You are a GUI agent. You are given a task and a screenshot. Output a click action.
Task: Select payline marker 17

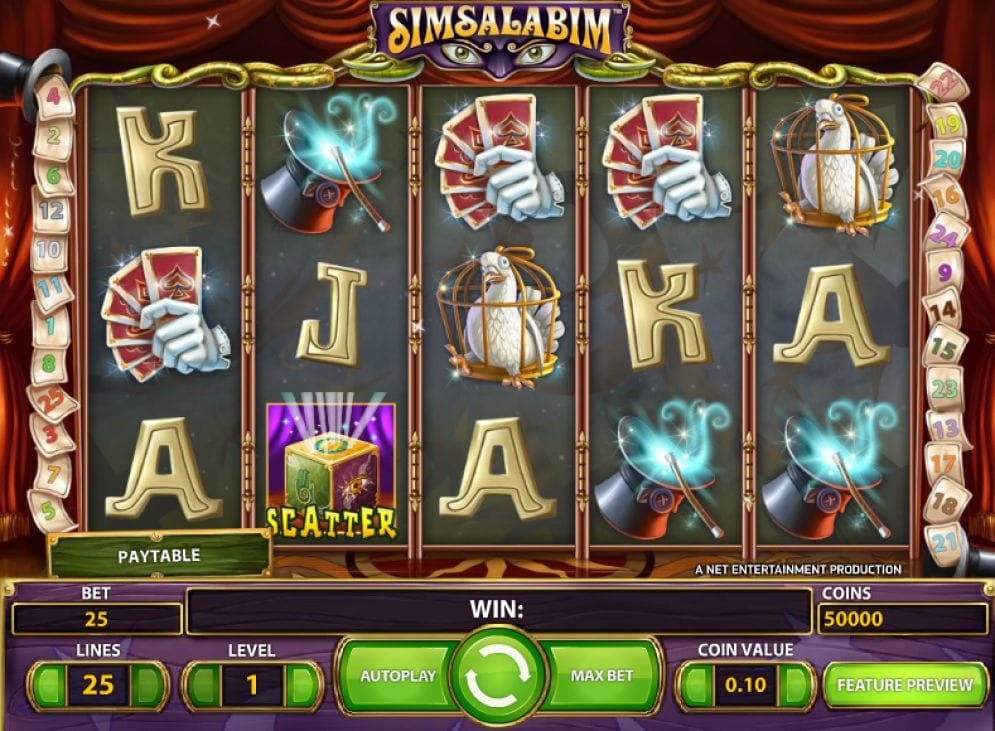943,465
